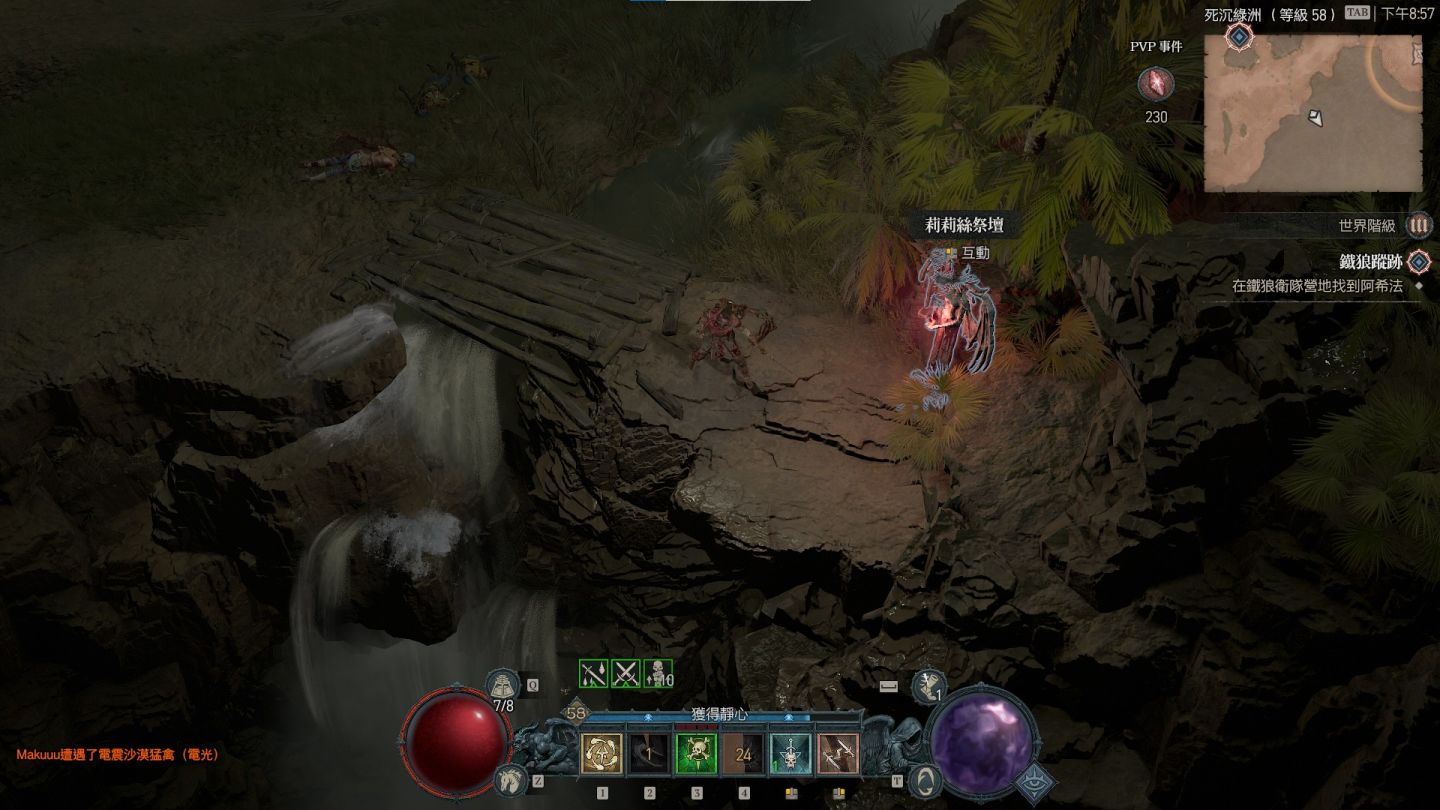Open the World Tier (世界階級) icon
This screenshot has width=1440, height=810.
click(x=1418, y=226)
